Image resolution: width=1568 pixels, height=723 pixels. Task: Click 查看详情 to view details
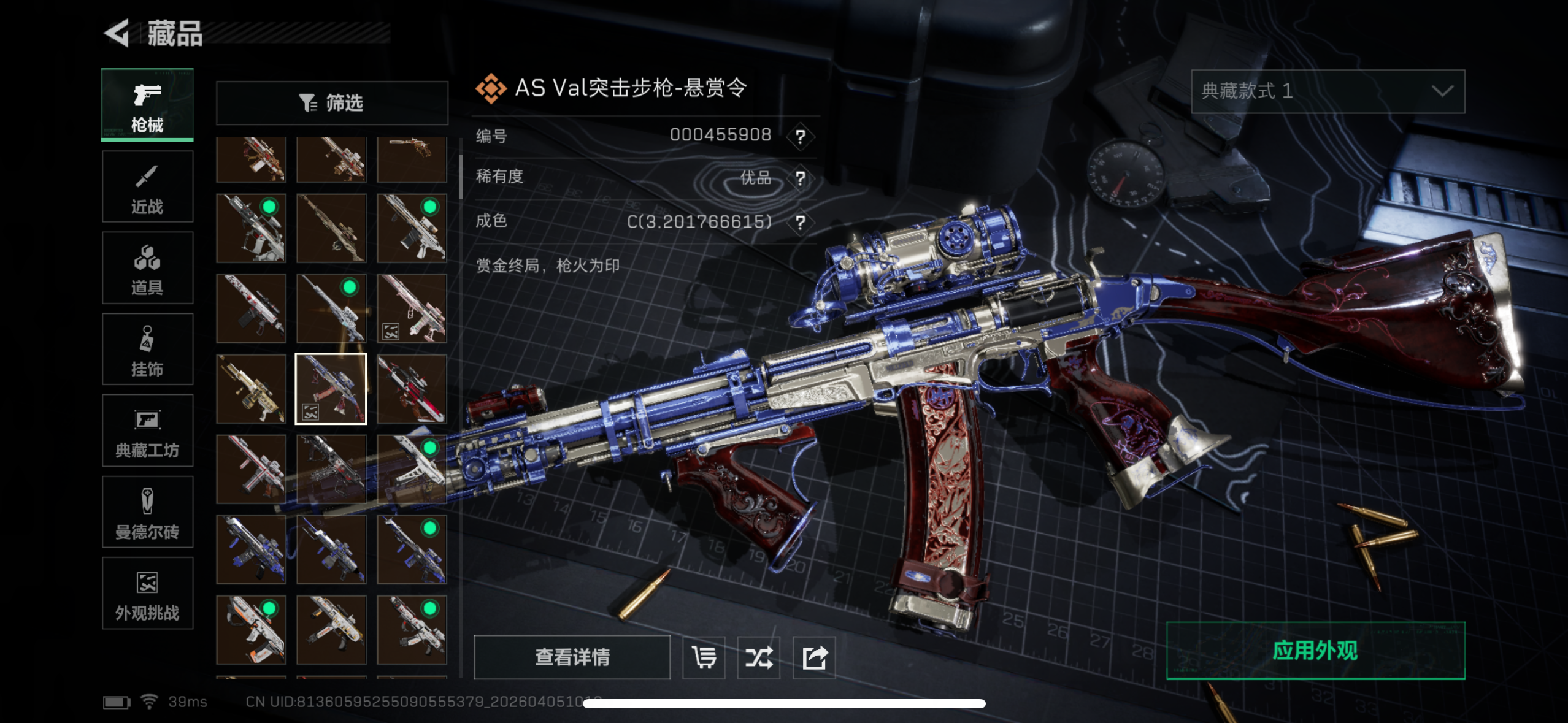572,657
